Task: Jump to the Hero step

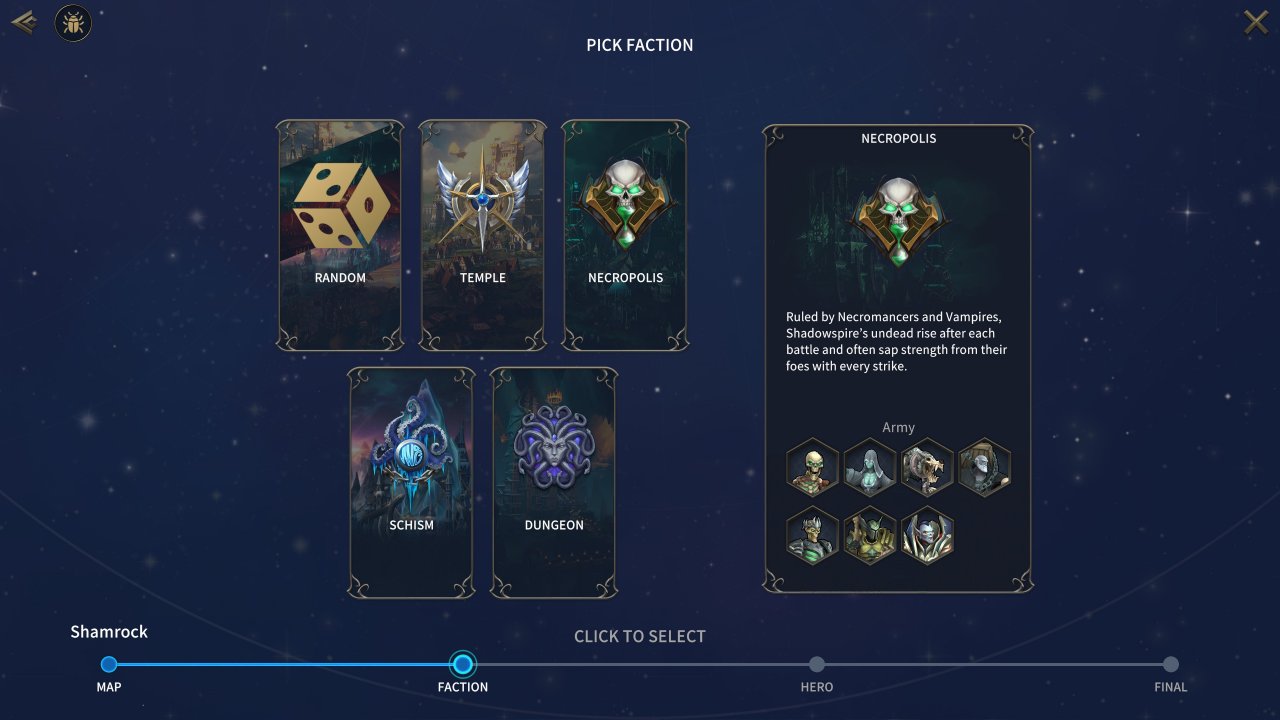Action: (x=817, y=665)
